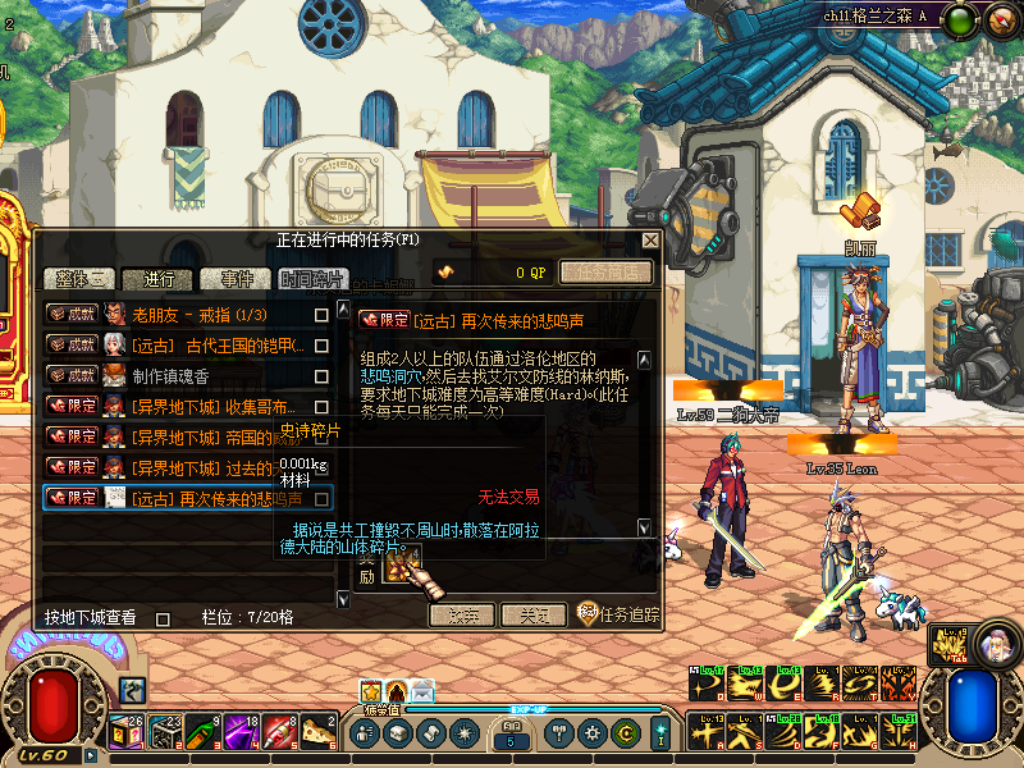Close the quest window
This screenshot has height=768, width=1024.
tap(650, 240)
